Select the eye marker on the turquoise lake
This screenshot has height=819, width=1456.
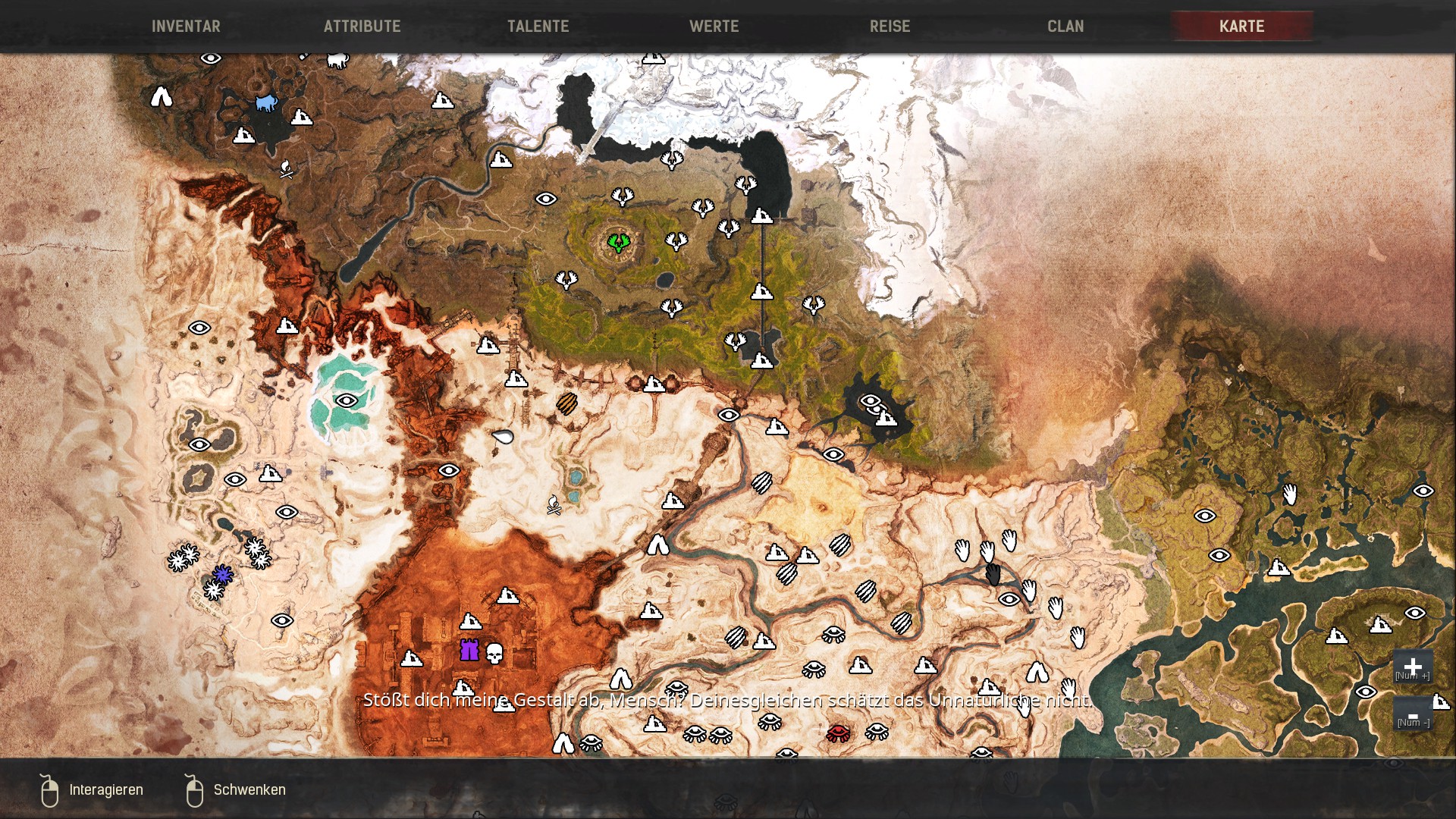(347, 400)
